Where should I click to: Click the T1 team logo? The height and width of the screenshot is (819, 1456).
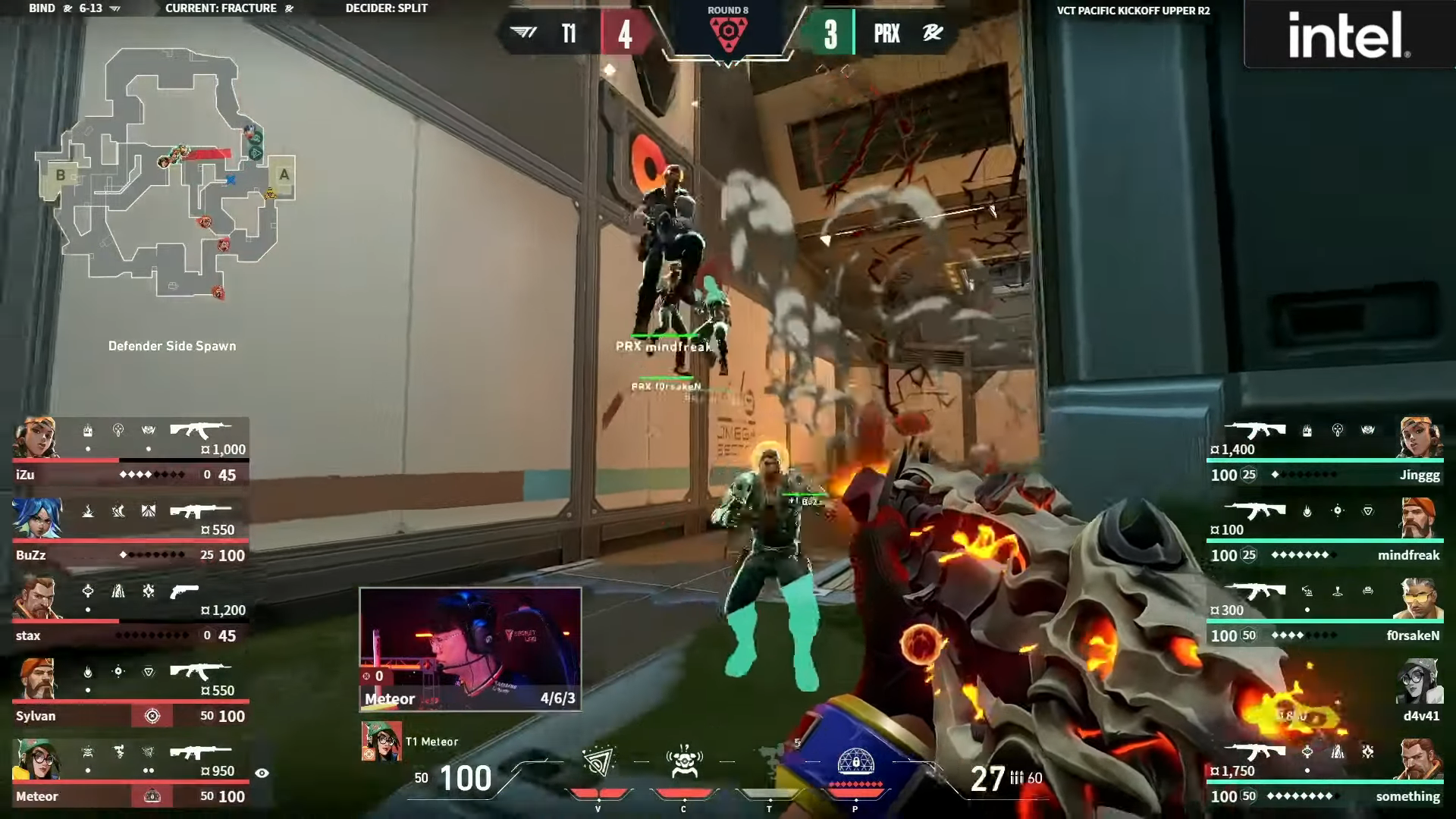click(x=524, y=33)
